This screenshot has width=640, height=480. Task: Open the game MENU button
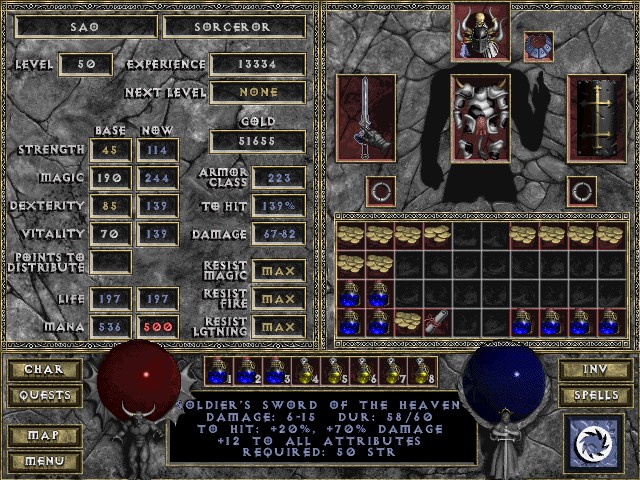tap(44, 462)
